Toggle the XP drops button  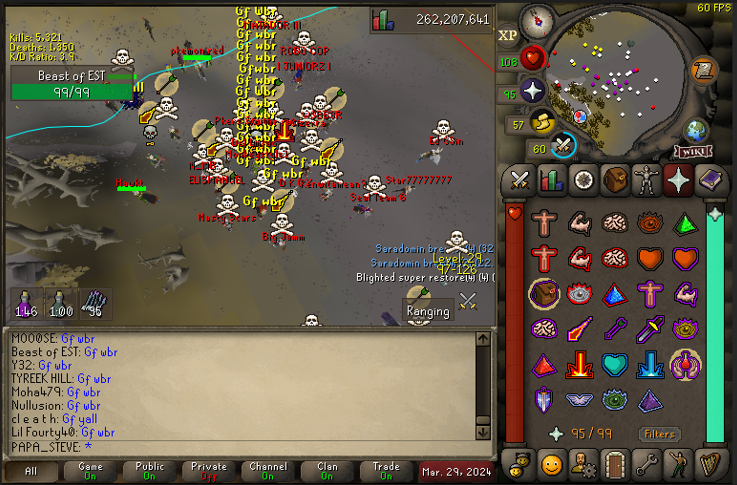pyautogui.click(x=508, y=35)
